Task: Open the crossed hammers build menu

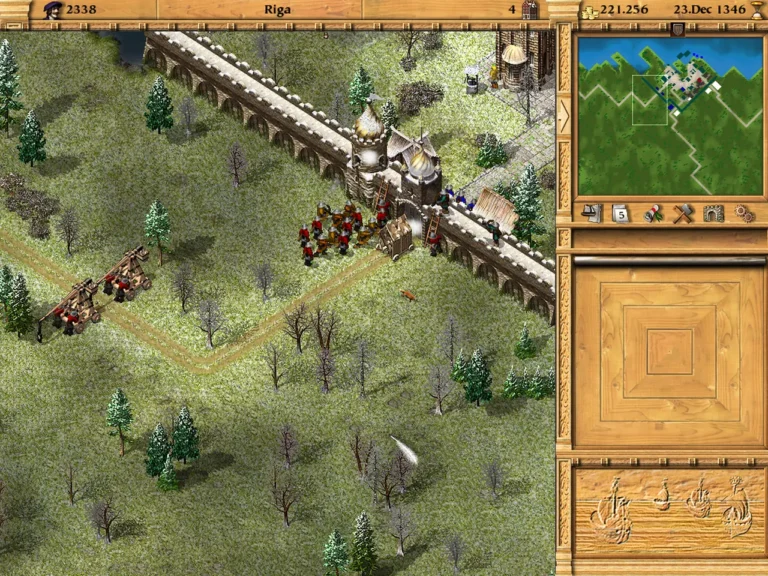Action: click(684, 213)
